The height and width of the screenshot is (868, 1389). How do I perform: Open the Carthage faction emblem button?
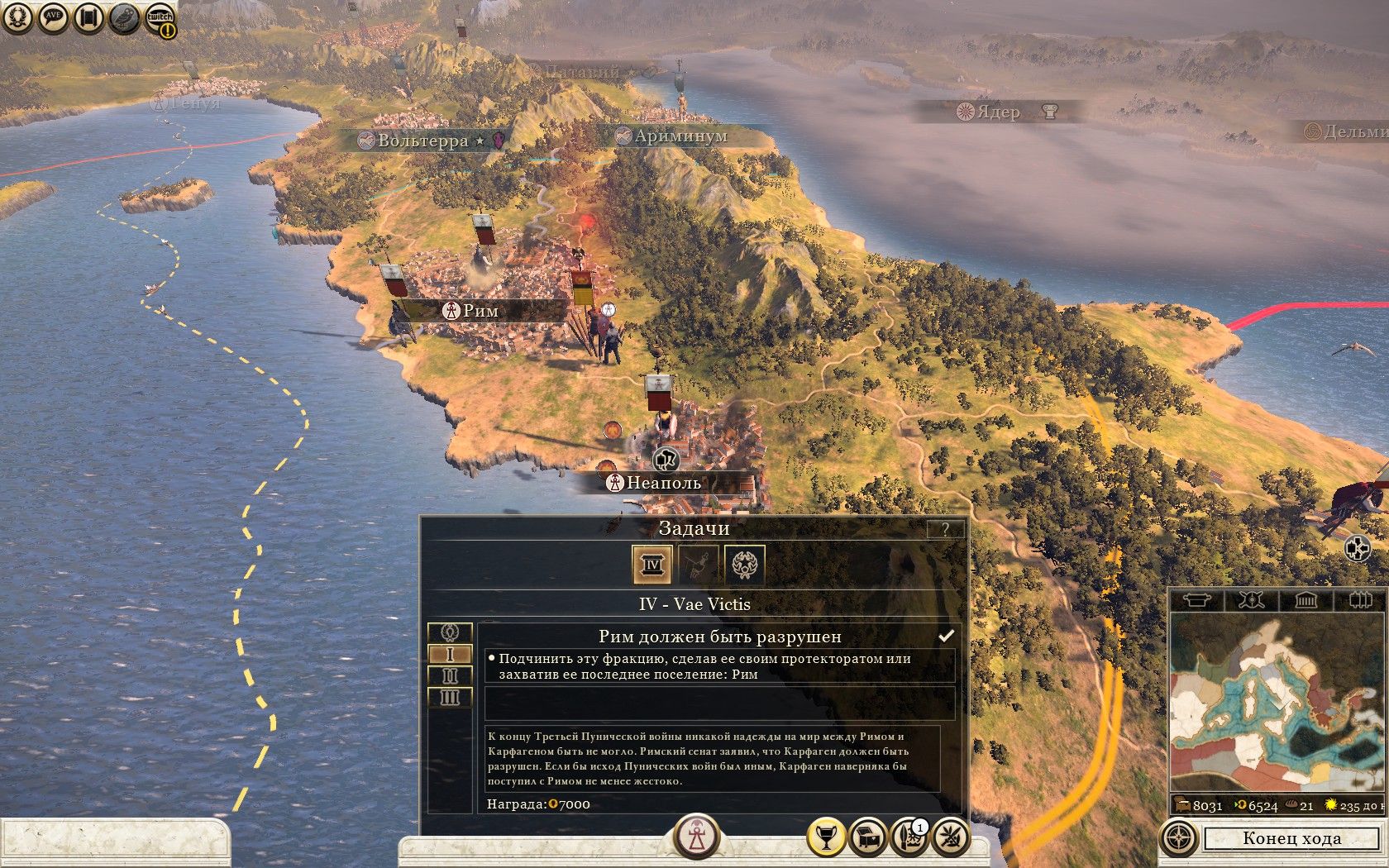click(696, 837)
